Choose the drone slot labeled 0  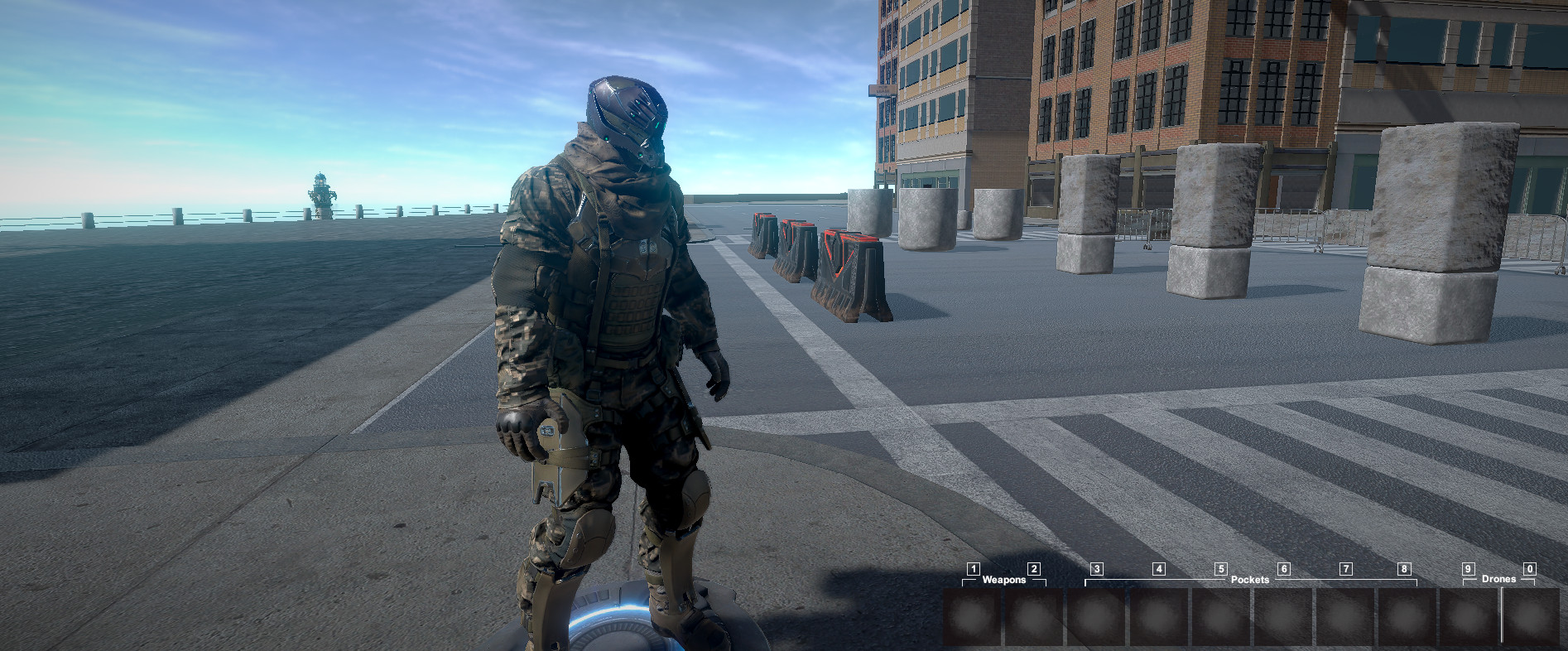coord(1531,617)
